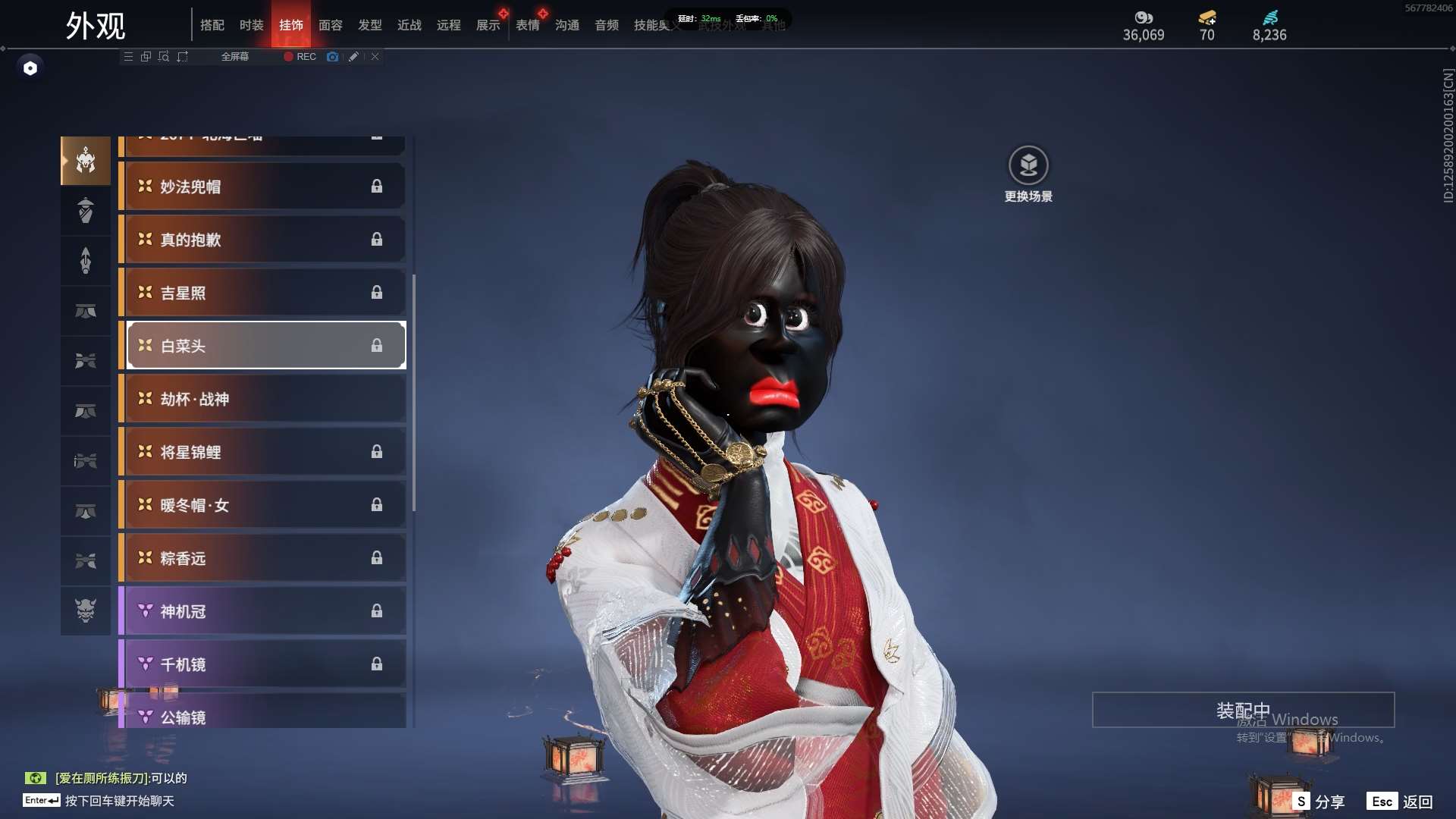Select the 音频 tab
The width and height of the screenshot is (1456, 819).
(606, 25)
